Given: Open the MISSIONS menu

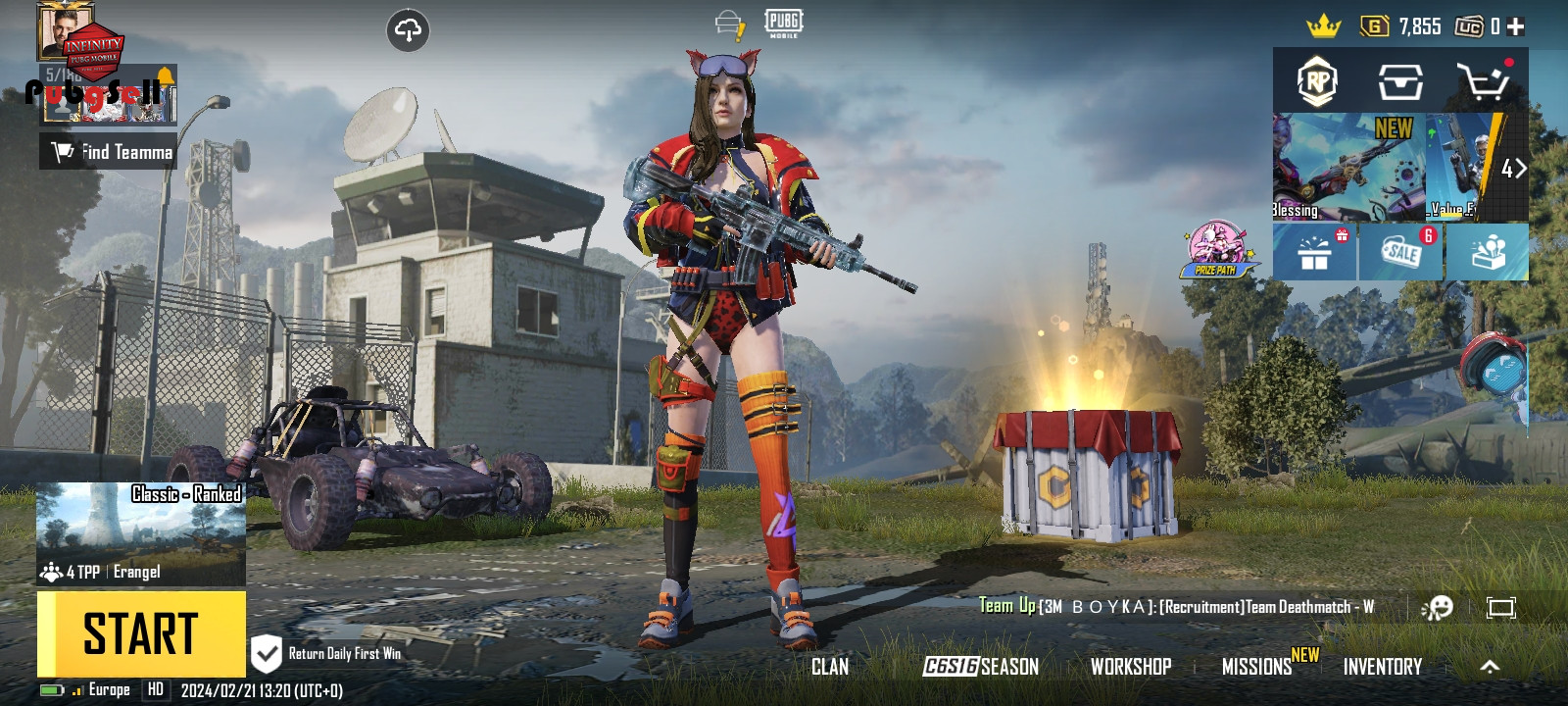Looking at the screenshot, I should 1257,667.
